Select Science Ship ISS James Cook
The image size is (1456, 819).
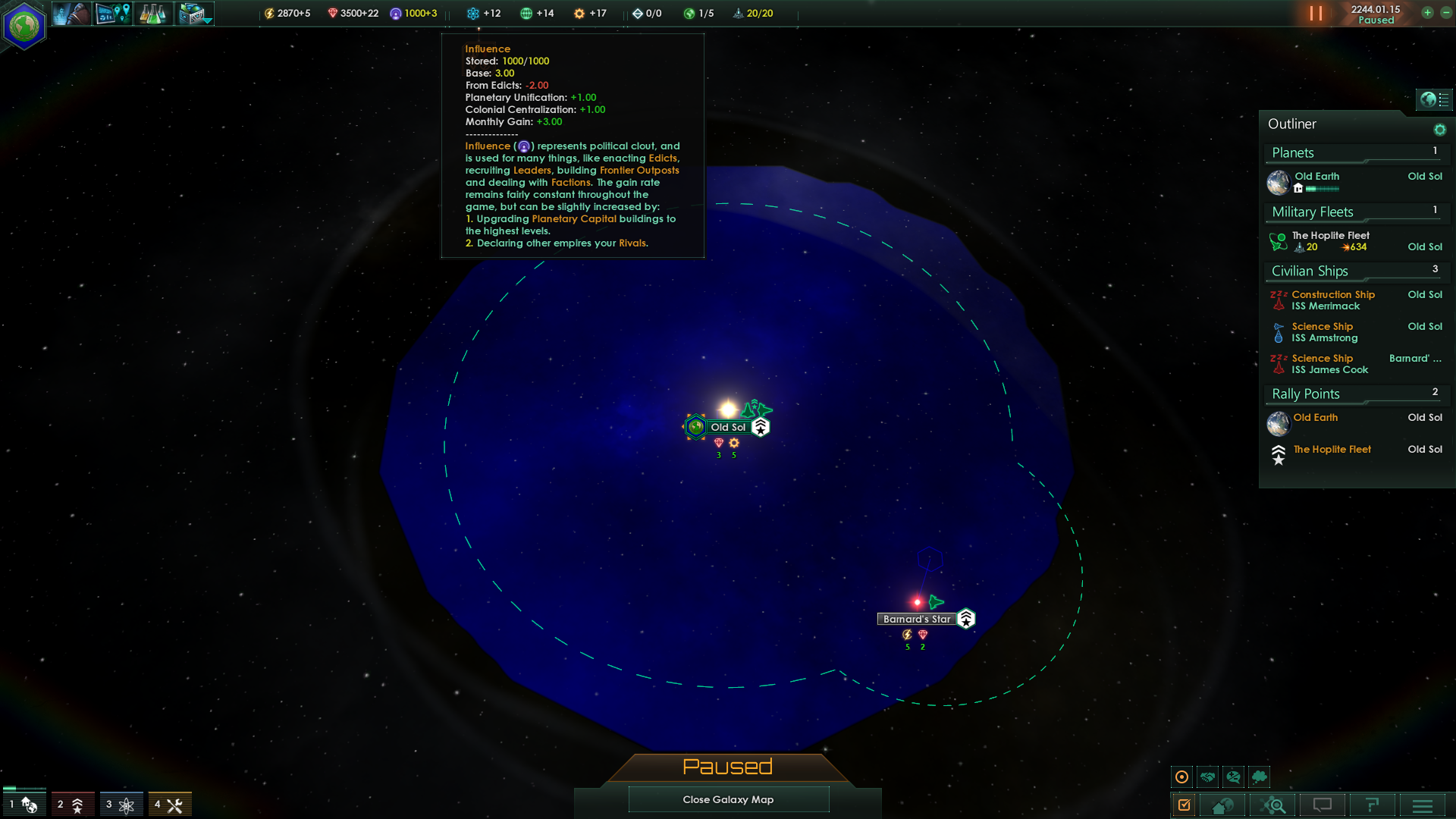[x=1329, y=364]
